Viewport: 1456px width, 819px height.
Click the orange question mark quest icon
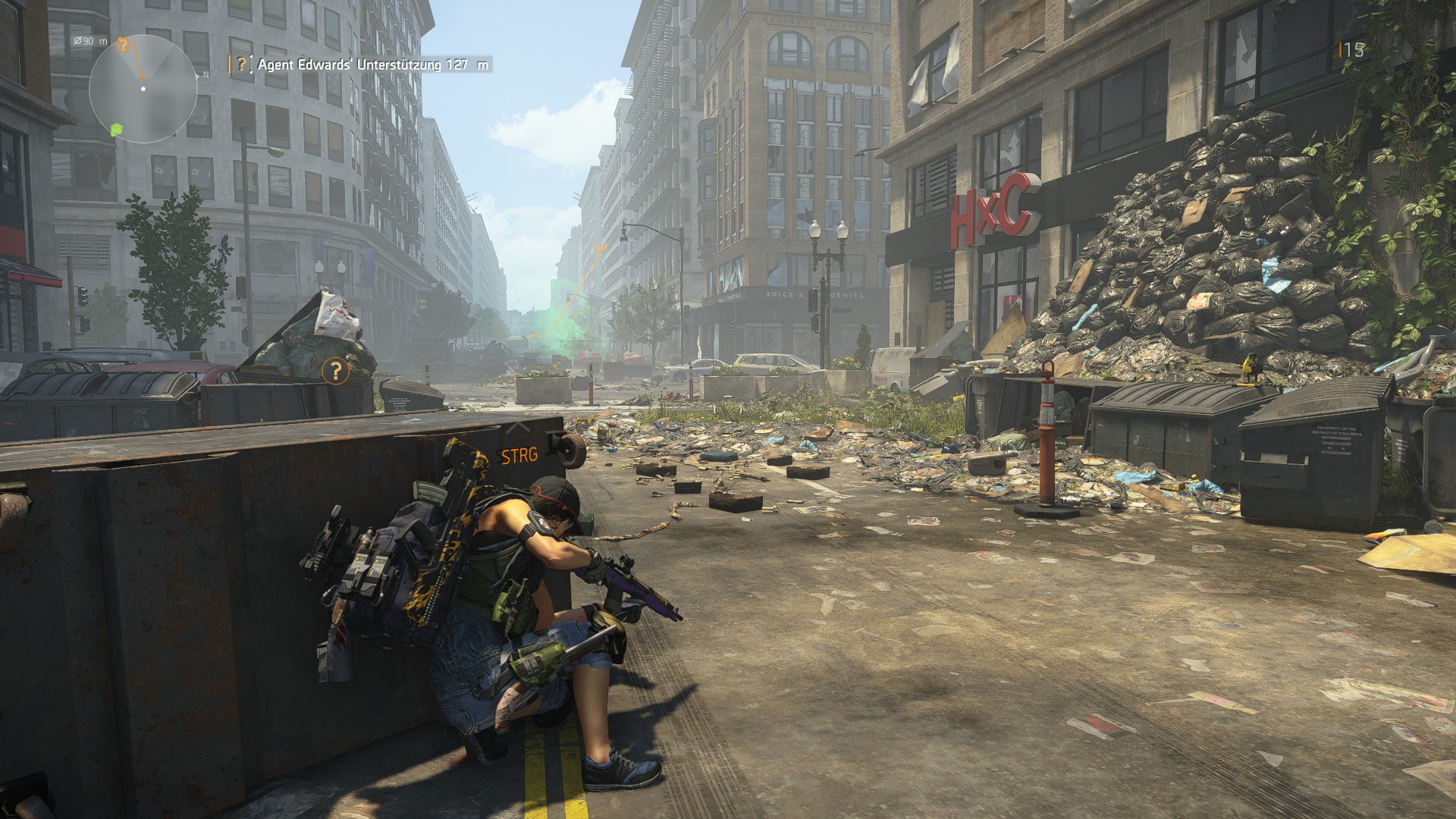(241, 64)
